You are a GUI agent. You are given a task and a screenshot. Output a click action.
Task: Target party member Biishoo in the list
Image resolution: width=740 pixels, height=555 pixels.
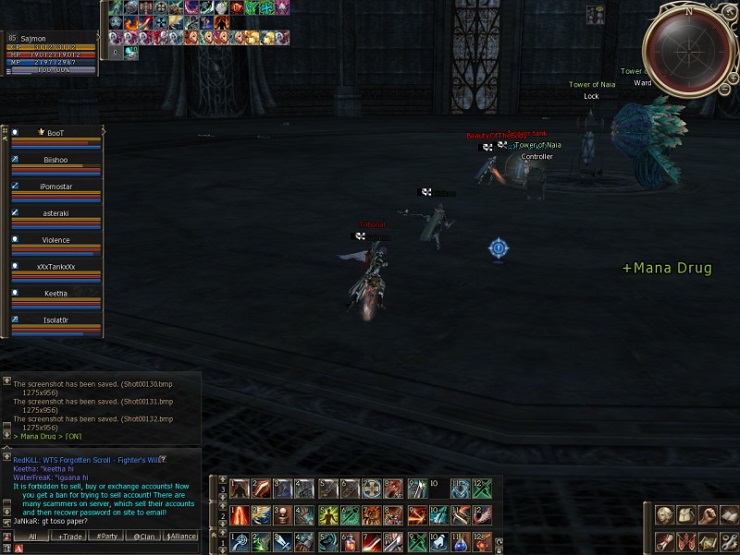56,160
